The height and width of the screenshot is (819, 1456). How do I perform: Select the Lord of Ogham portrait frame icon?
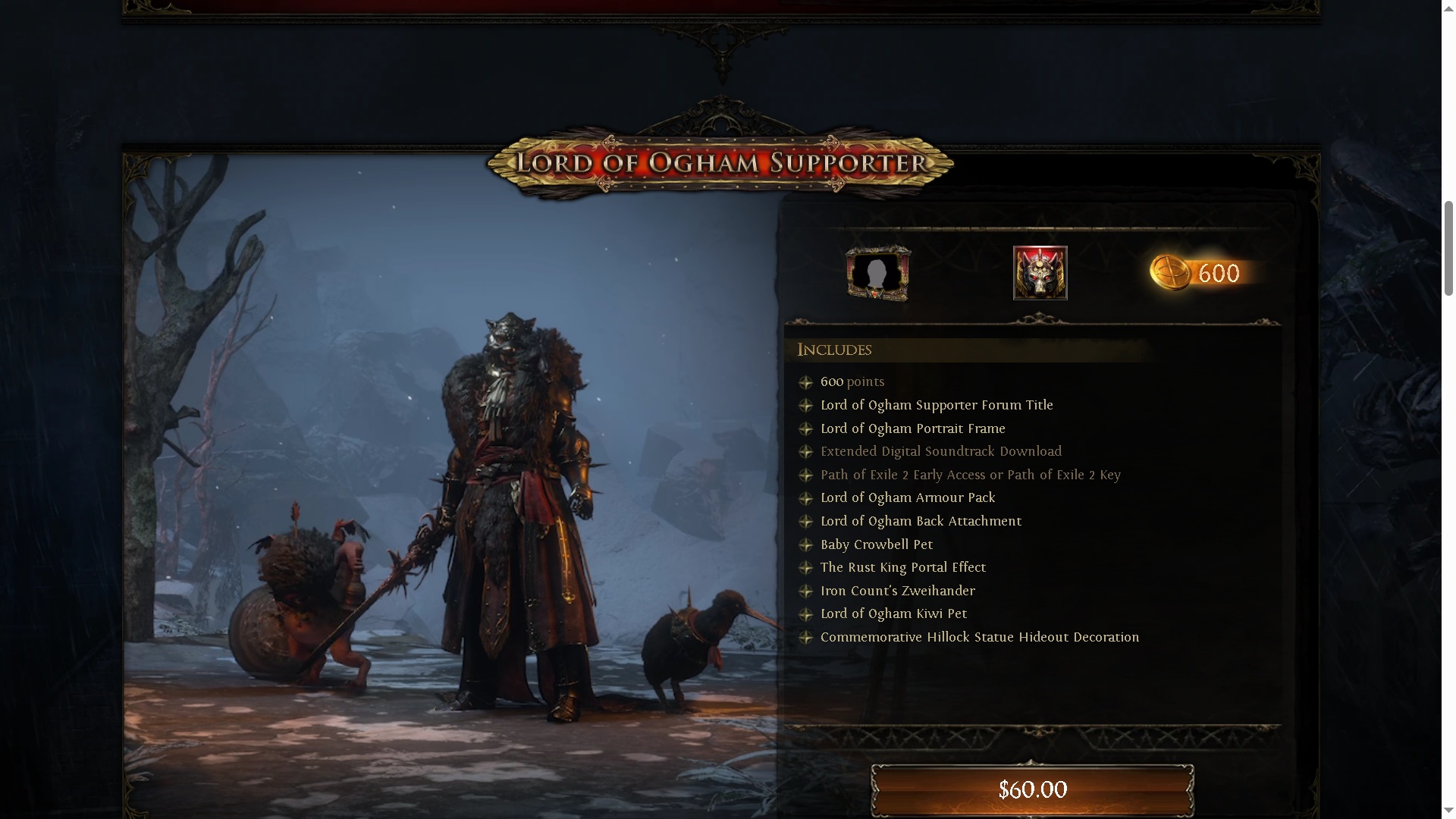pos(878,273)
